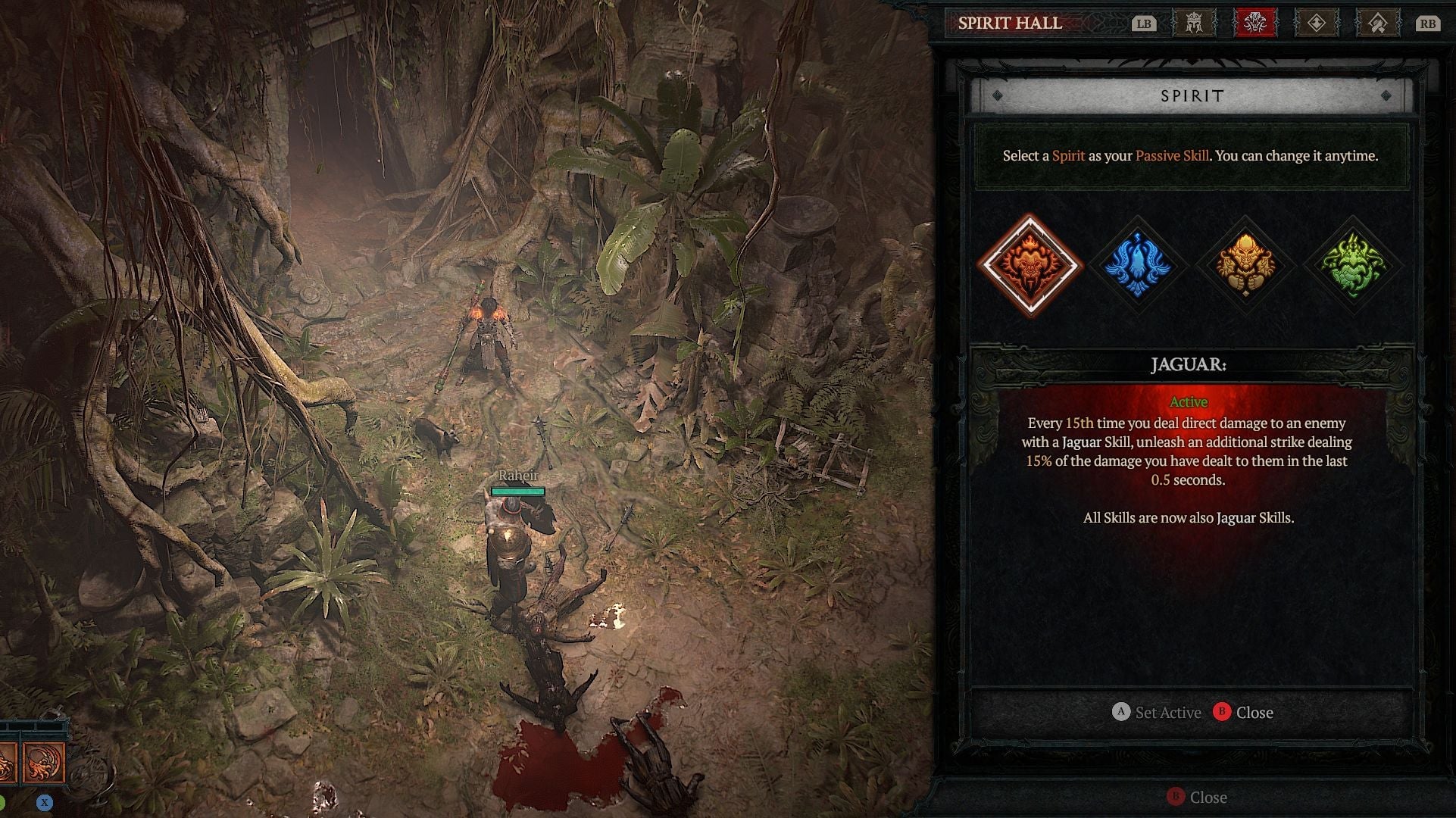Click the LB bumper prompt icon
The image size is (1456, 818).
(1145, 23)
